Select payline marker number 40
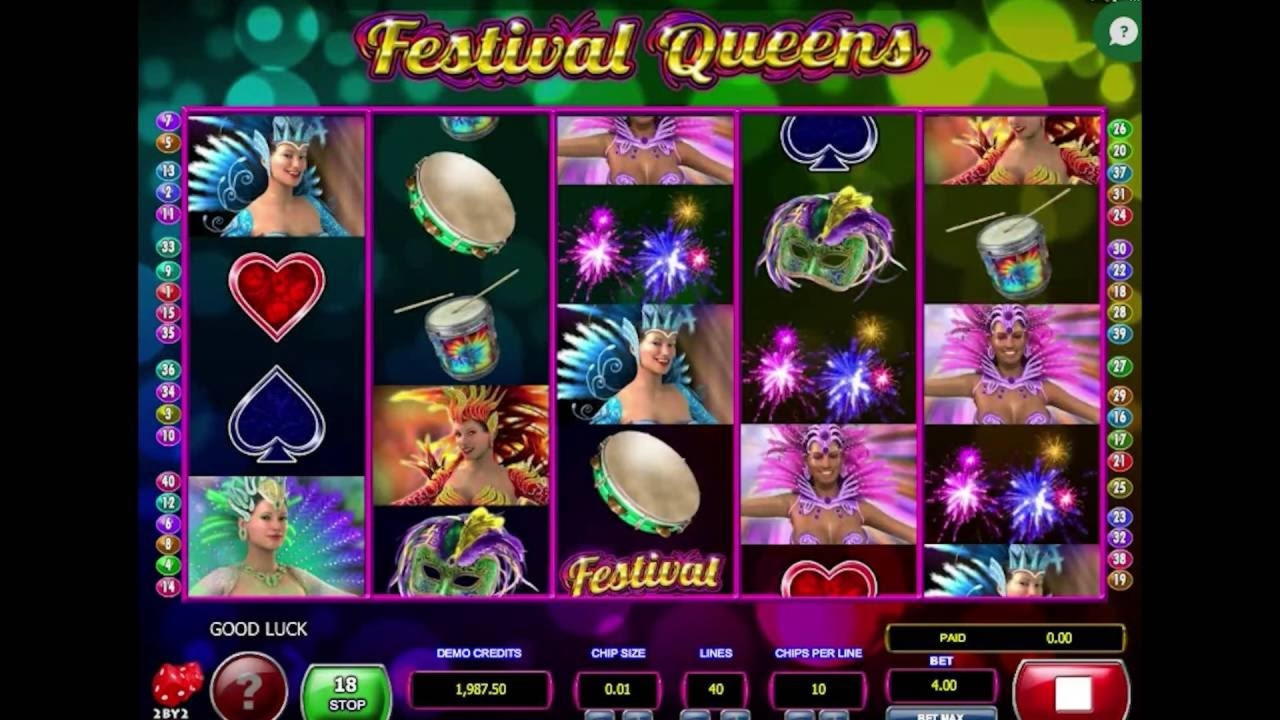The image size is (1280, 720). pos(168,481)
